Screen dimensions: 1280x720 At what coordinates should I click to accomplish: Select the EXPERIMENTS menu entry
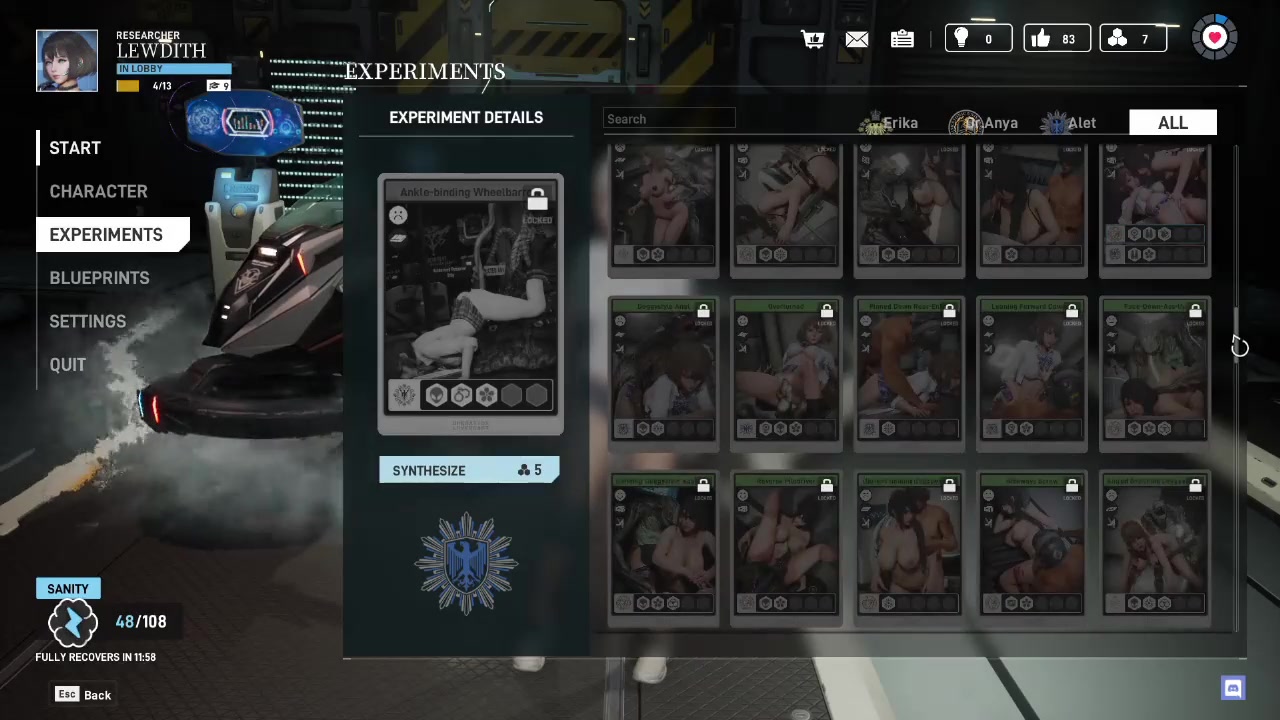click(x=106, y=235)
